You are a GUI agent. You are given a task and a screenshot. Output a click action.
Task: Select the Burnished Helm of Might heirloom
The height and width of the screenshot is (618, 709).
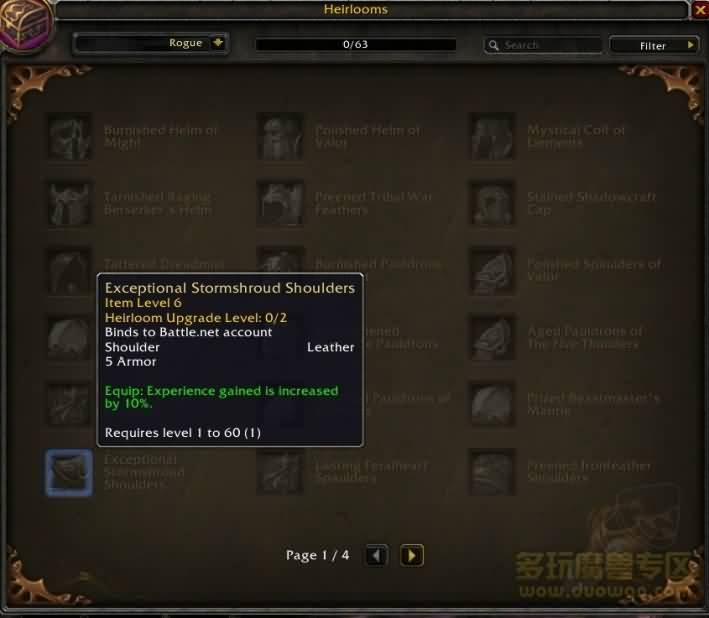[x=70, y=137]
